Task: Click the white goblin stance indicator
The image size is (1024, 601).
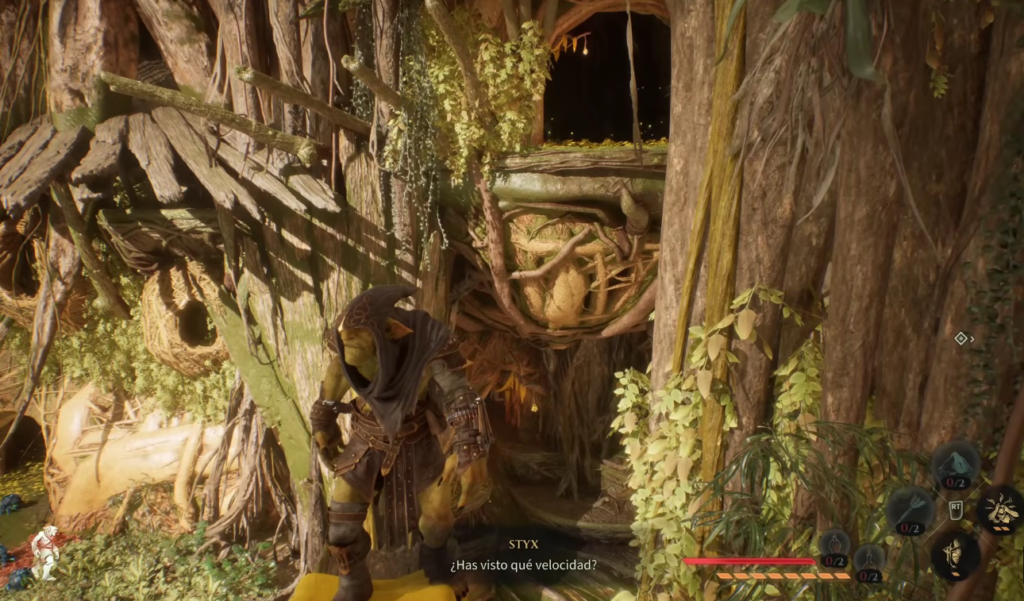Action: [44, 551]
